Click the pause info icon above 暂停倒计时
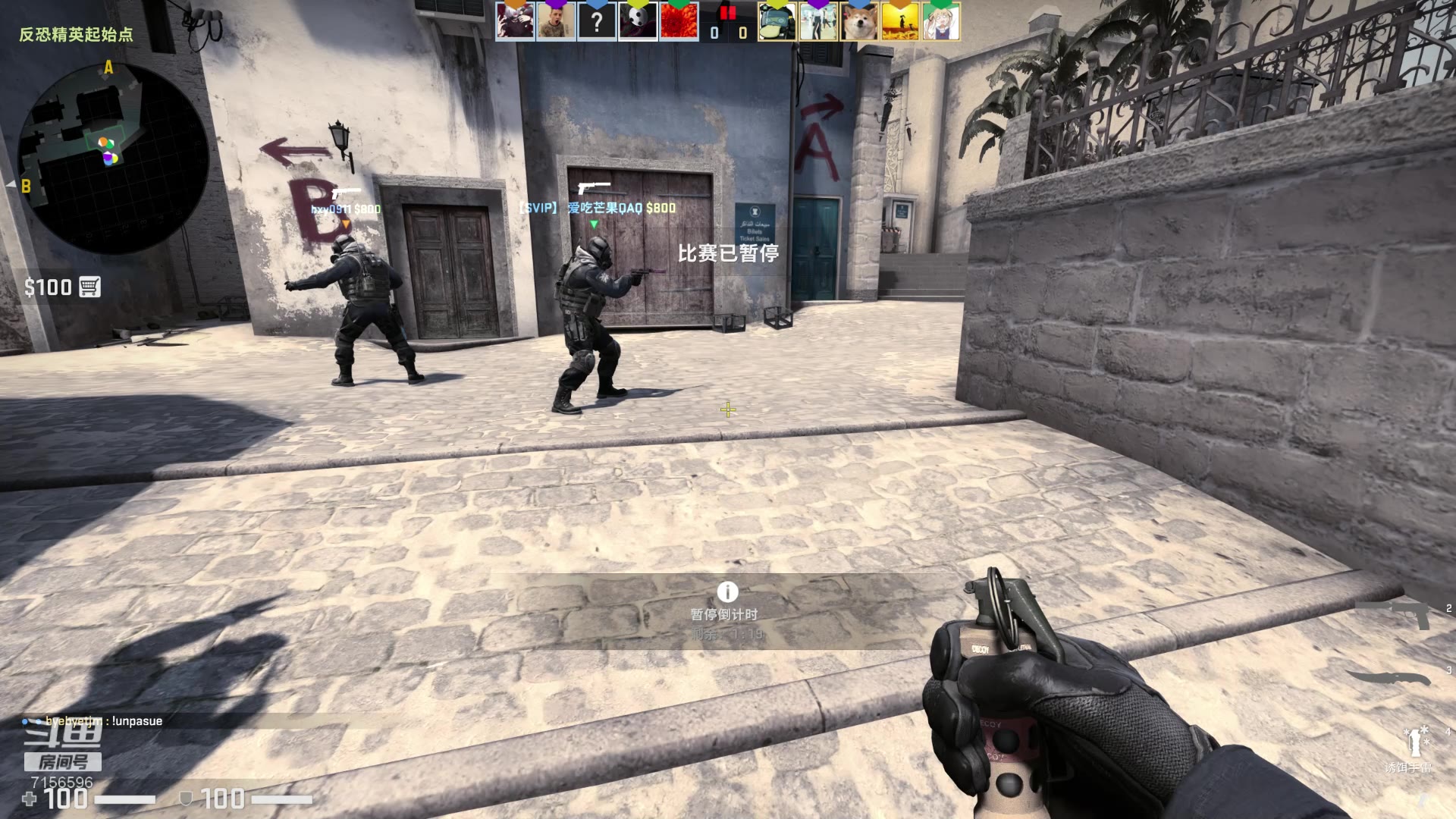Viewport: 1456px width, 819px height. [727, 593]
